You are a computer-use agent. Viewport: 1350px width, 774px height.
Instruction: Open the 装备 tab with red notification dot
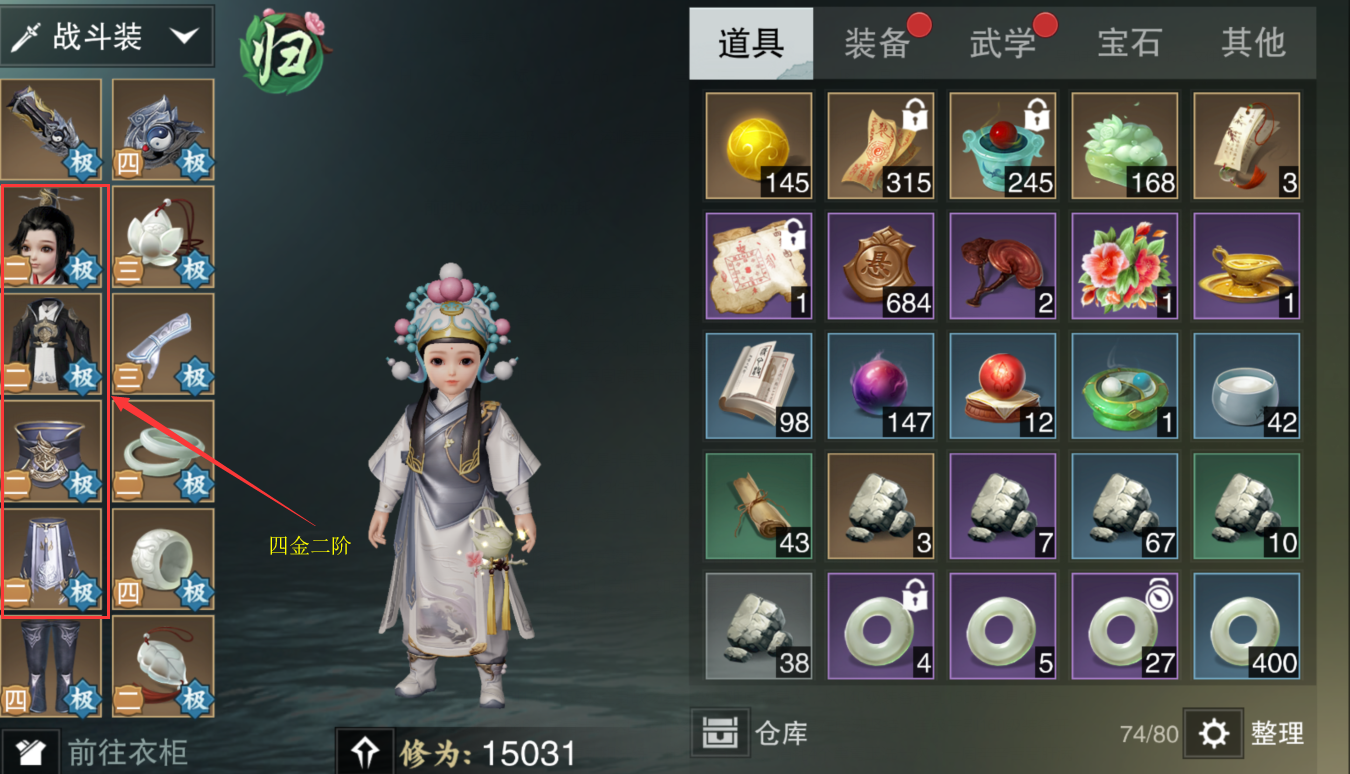(878, 45)
